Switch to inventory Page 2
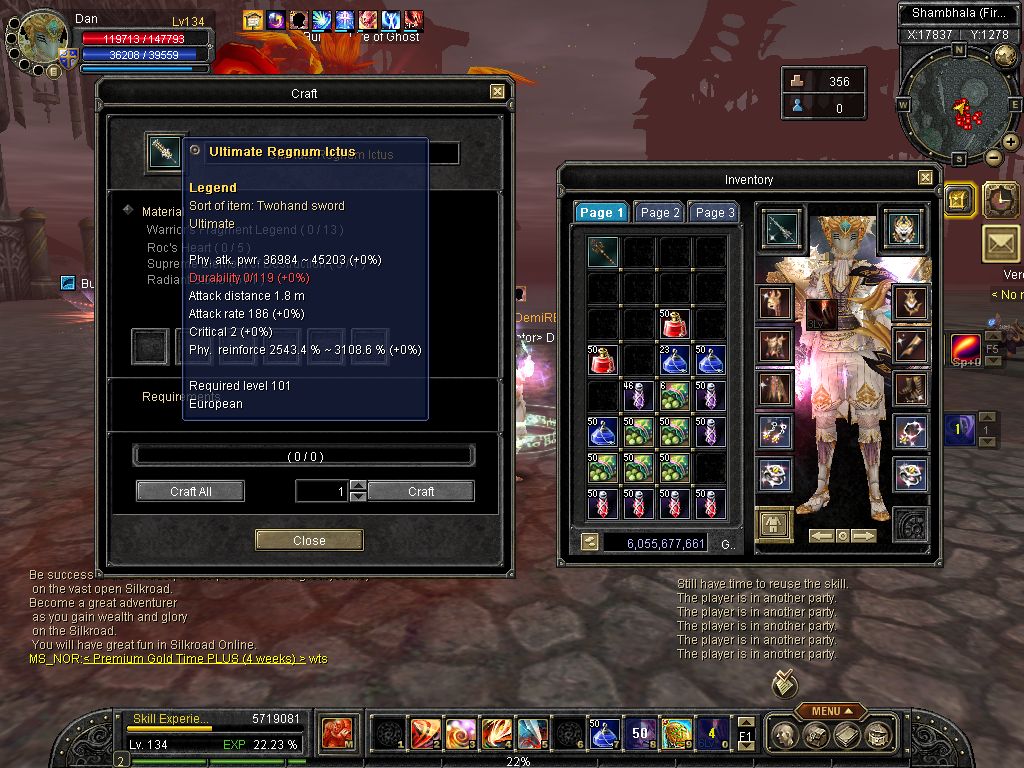Image resolution: width=1024 pixels, height=768 pixels. [x=660, y=213]
